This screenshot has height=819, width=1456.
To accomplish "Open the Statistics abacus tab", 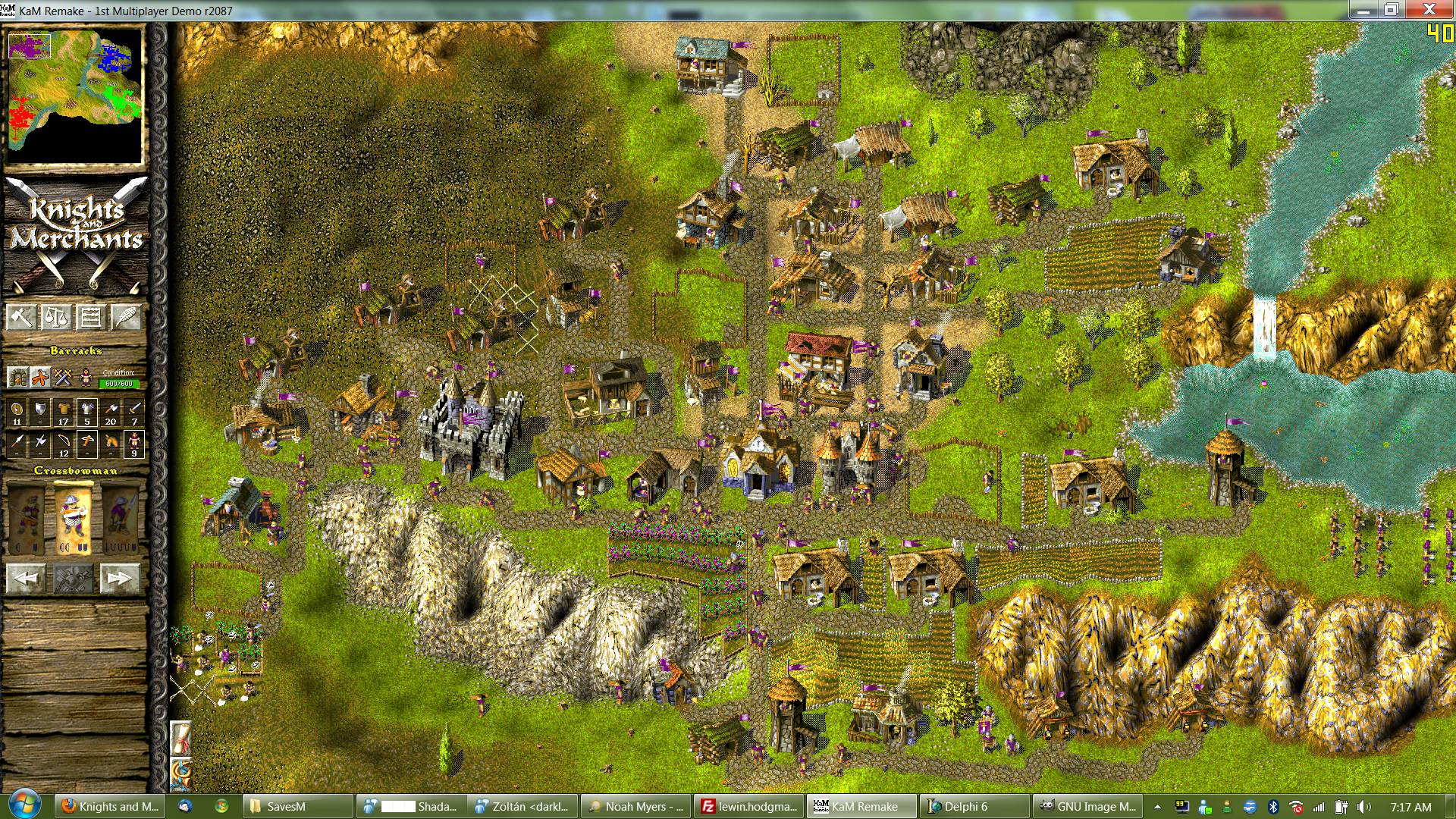I will pos(91,316).
